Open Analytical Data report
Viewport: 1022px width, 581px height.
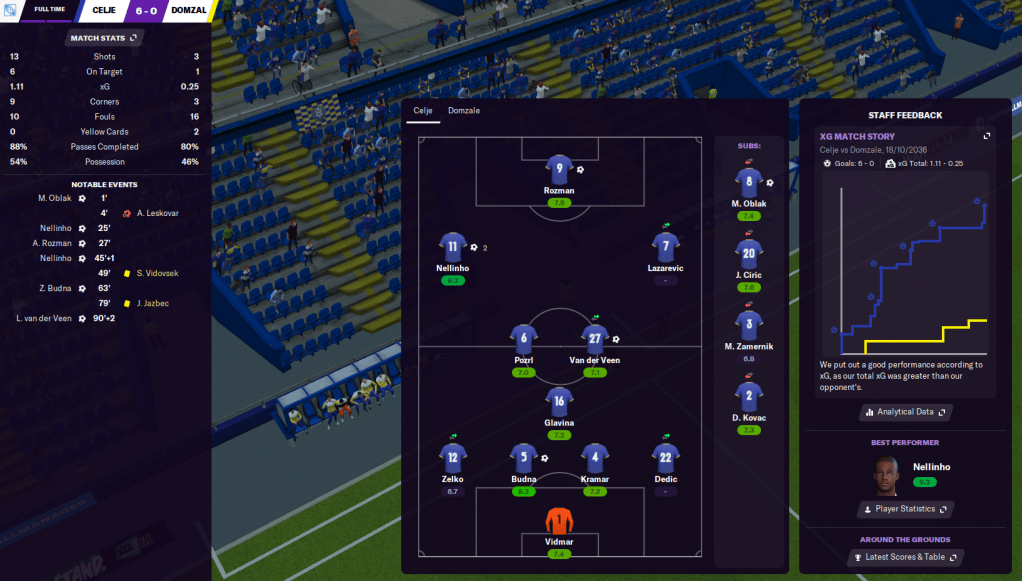pos(906,411)
